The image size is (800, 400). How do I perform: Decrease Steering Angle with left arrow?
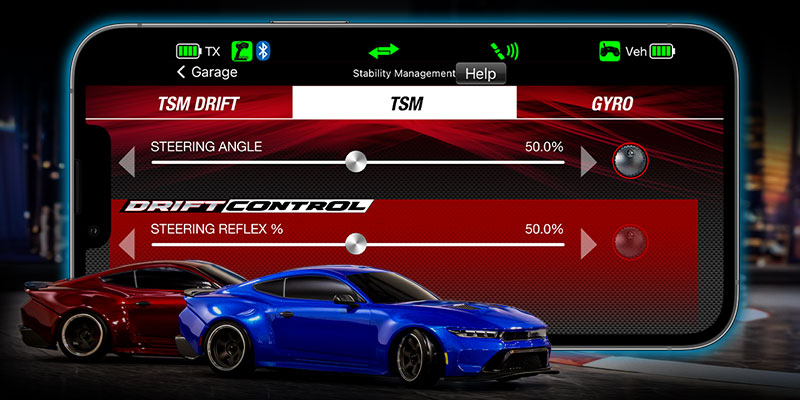click(127, 161)
